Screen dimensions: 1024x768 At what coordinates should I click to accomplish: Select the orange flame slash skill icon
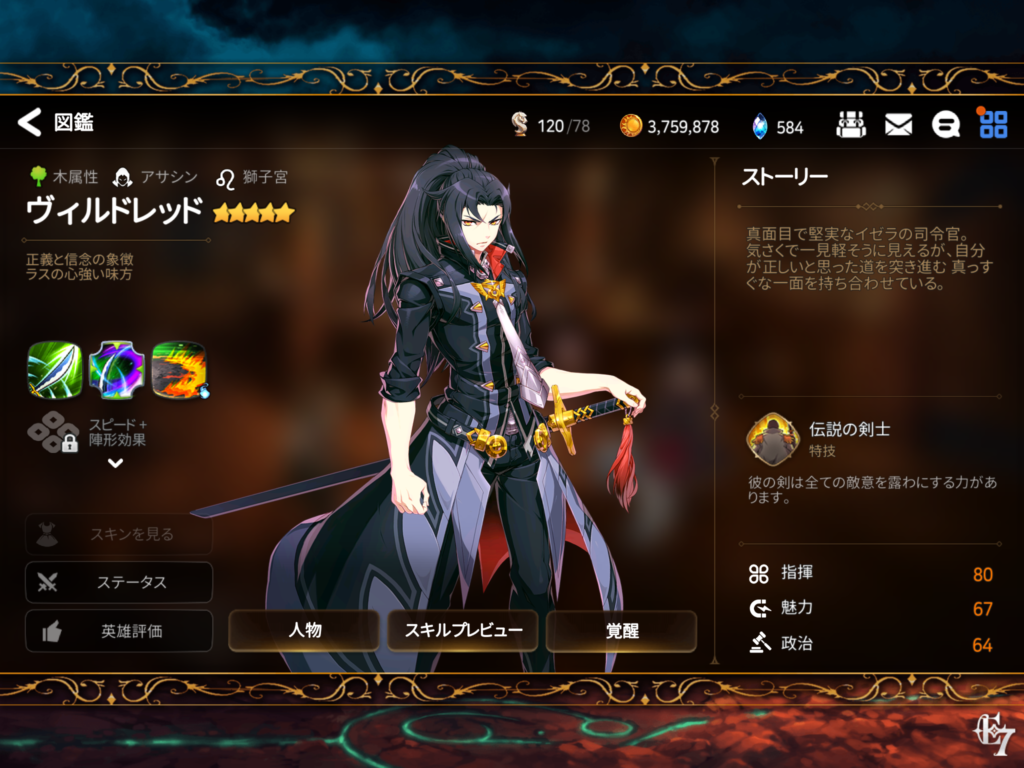(x=179, y=370)
